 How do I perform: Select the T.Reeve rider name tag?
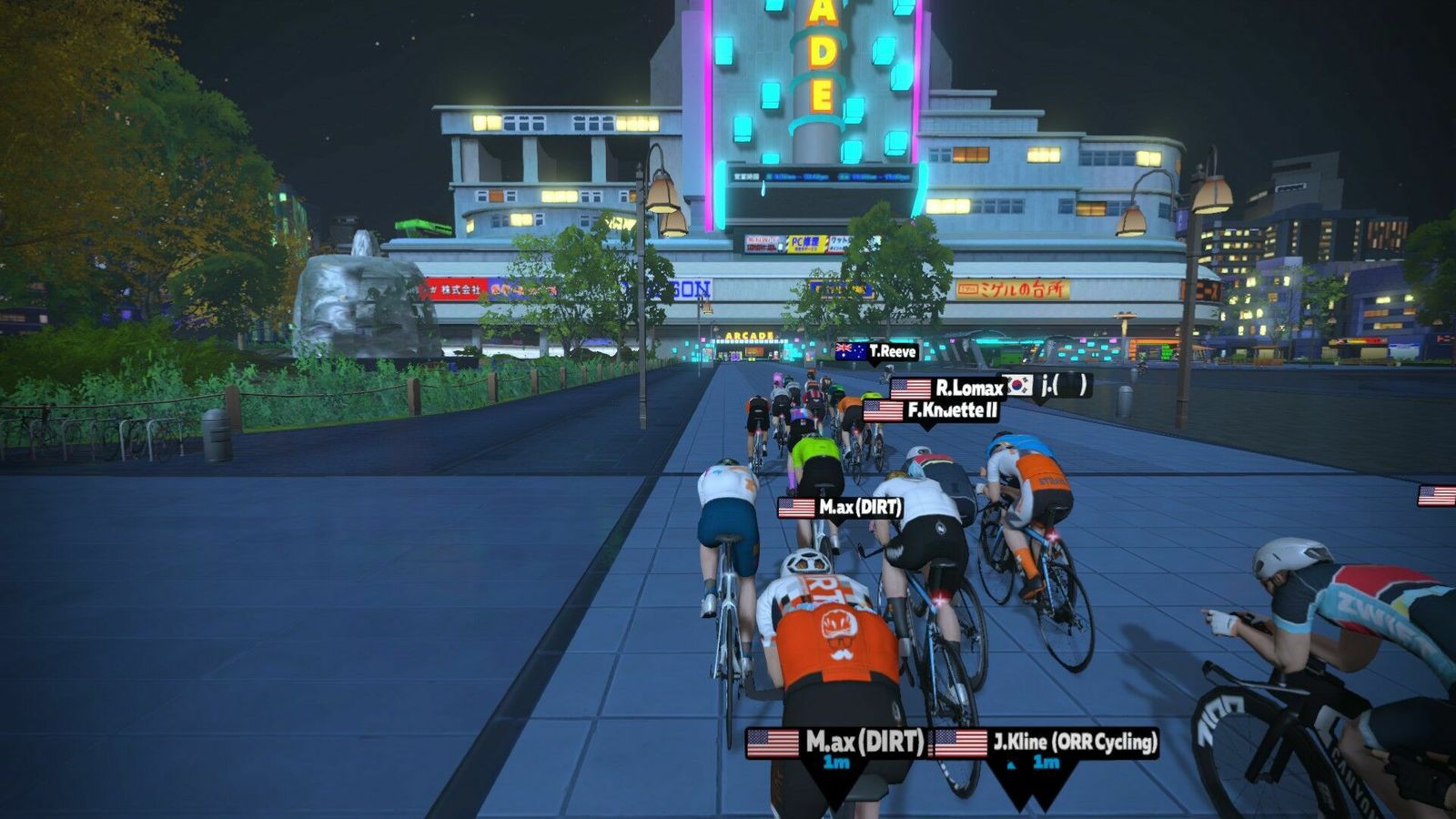point(877,351)
